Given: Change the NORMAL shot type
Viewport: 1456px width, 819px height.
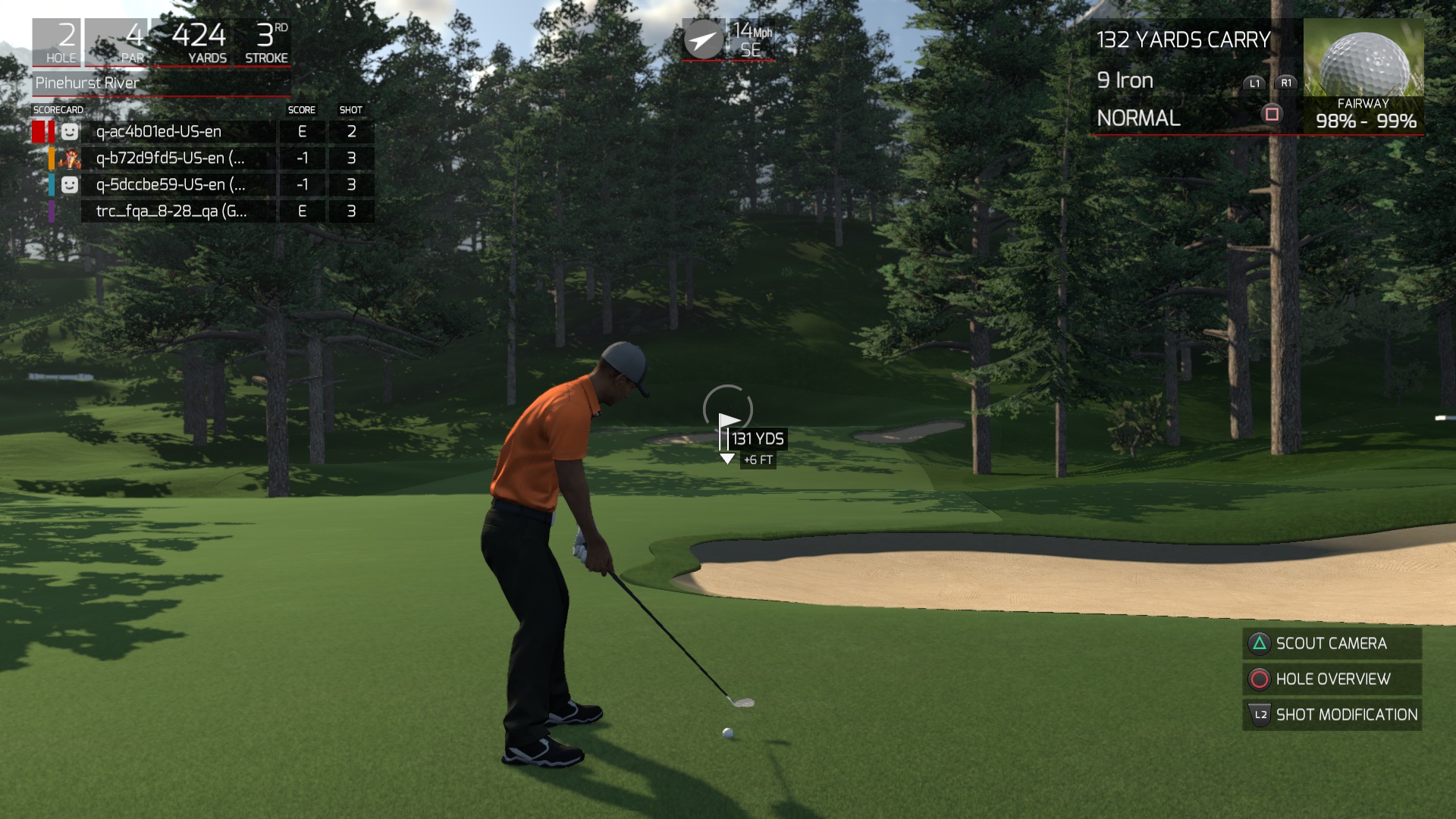Looking at the screenshot, I should [x=1139, y=118].
